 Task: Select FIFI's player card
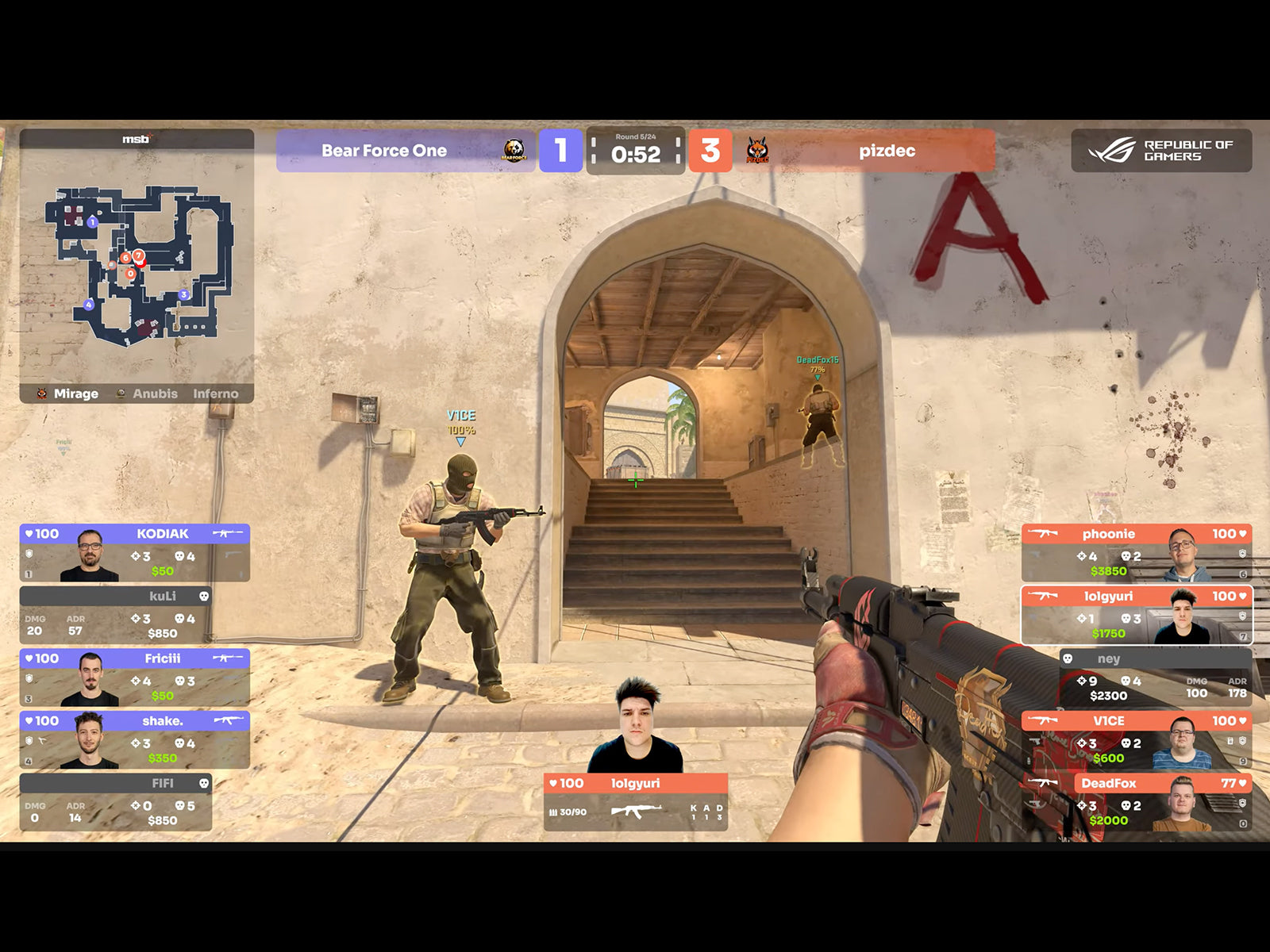pyautogui.click(x=116, y=802)
